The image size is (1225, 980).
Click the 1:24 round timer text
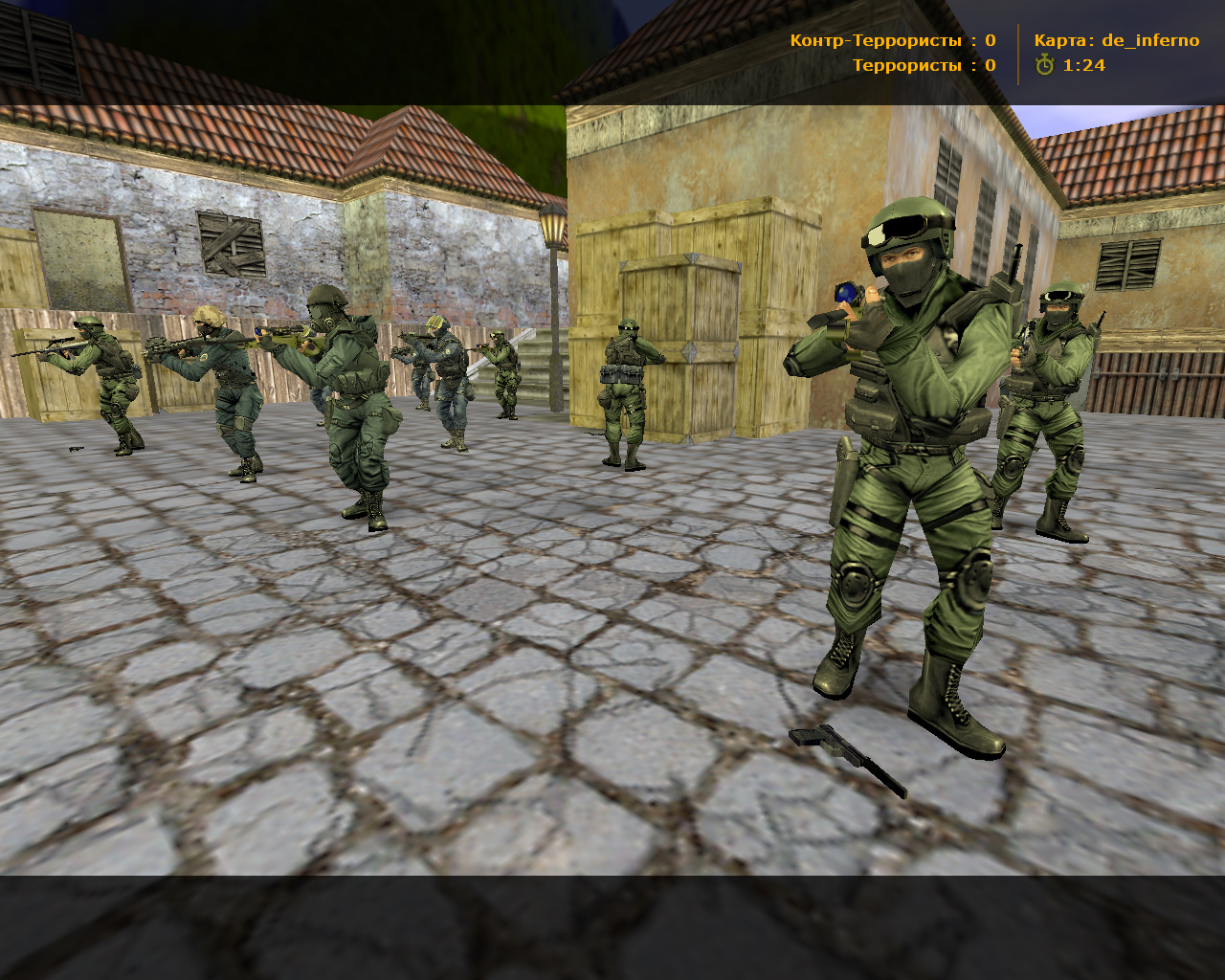coord(1083,66)
